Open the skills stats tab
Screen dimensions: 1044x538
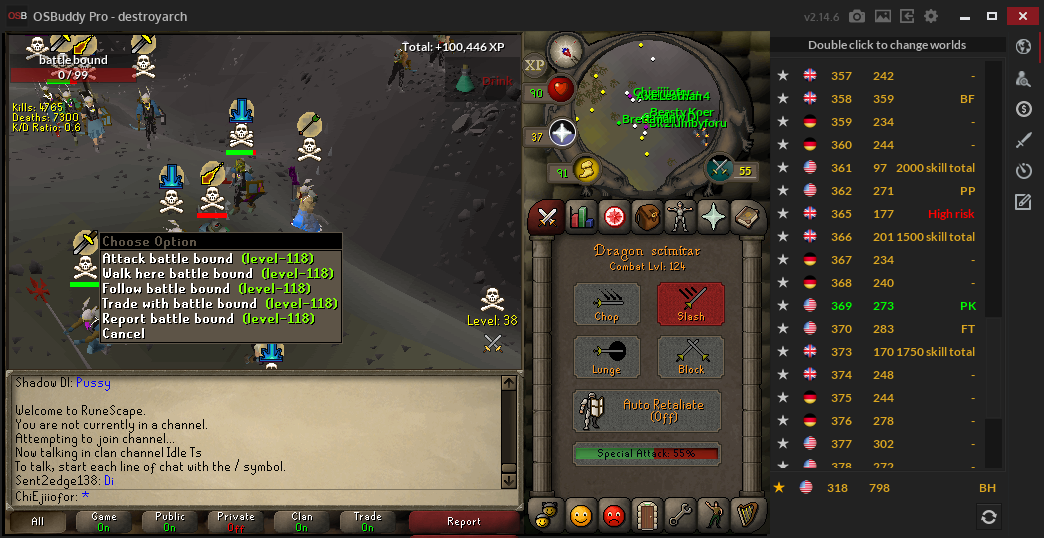click(580, 216)
